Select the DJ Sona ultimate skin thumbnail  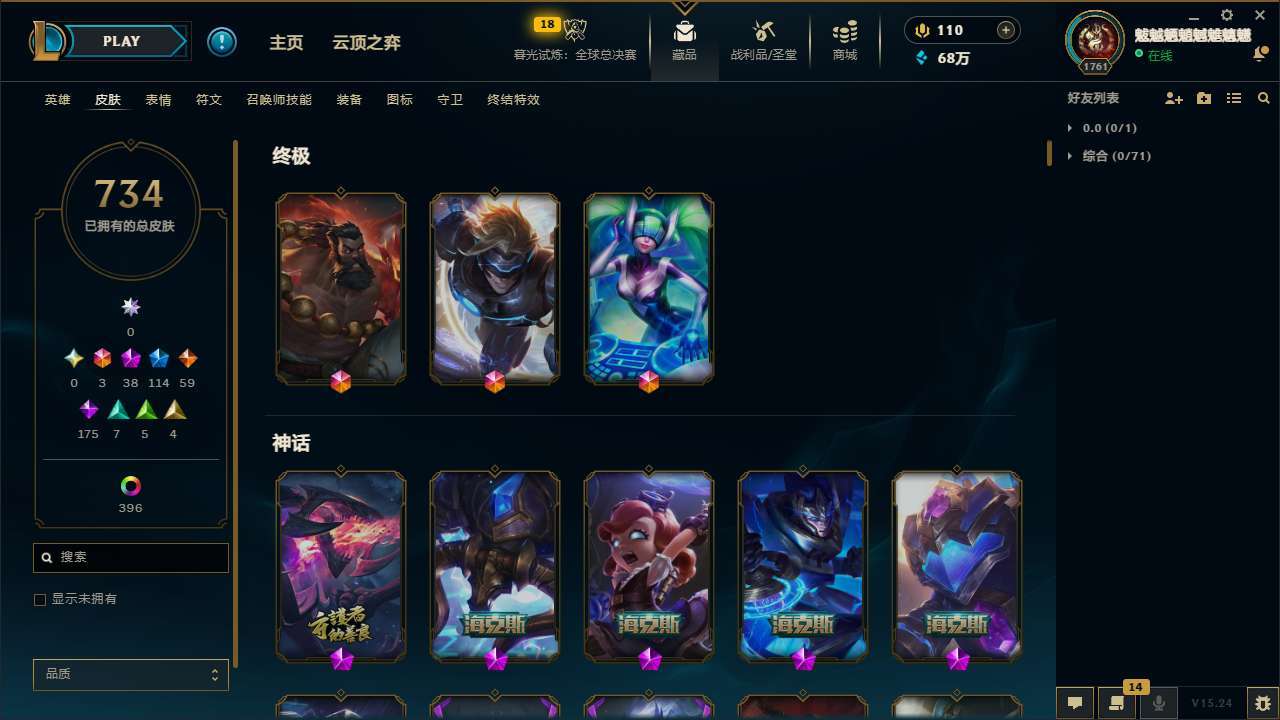[649, 288]
